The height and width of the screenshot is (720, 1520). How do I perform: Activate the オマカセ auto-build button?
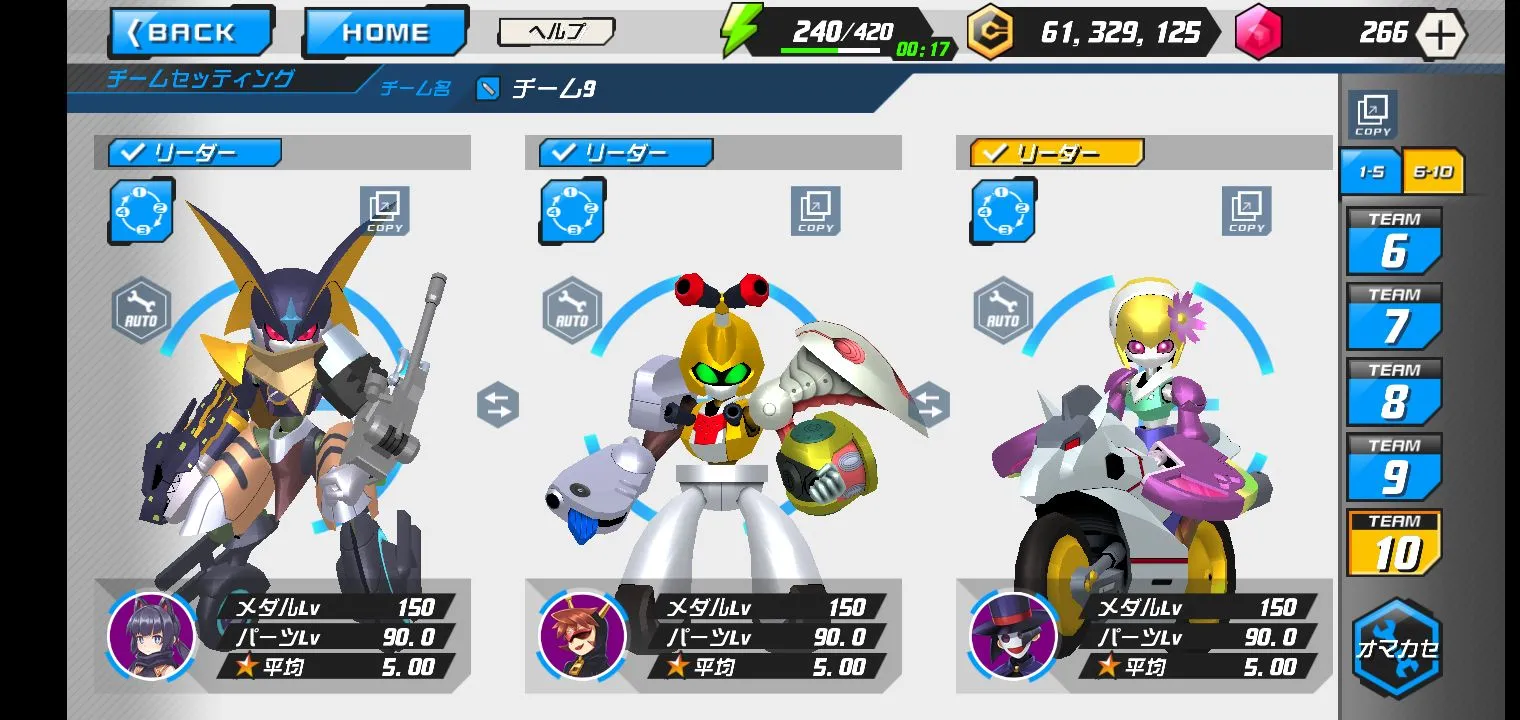pos(1397,648)
